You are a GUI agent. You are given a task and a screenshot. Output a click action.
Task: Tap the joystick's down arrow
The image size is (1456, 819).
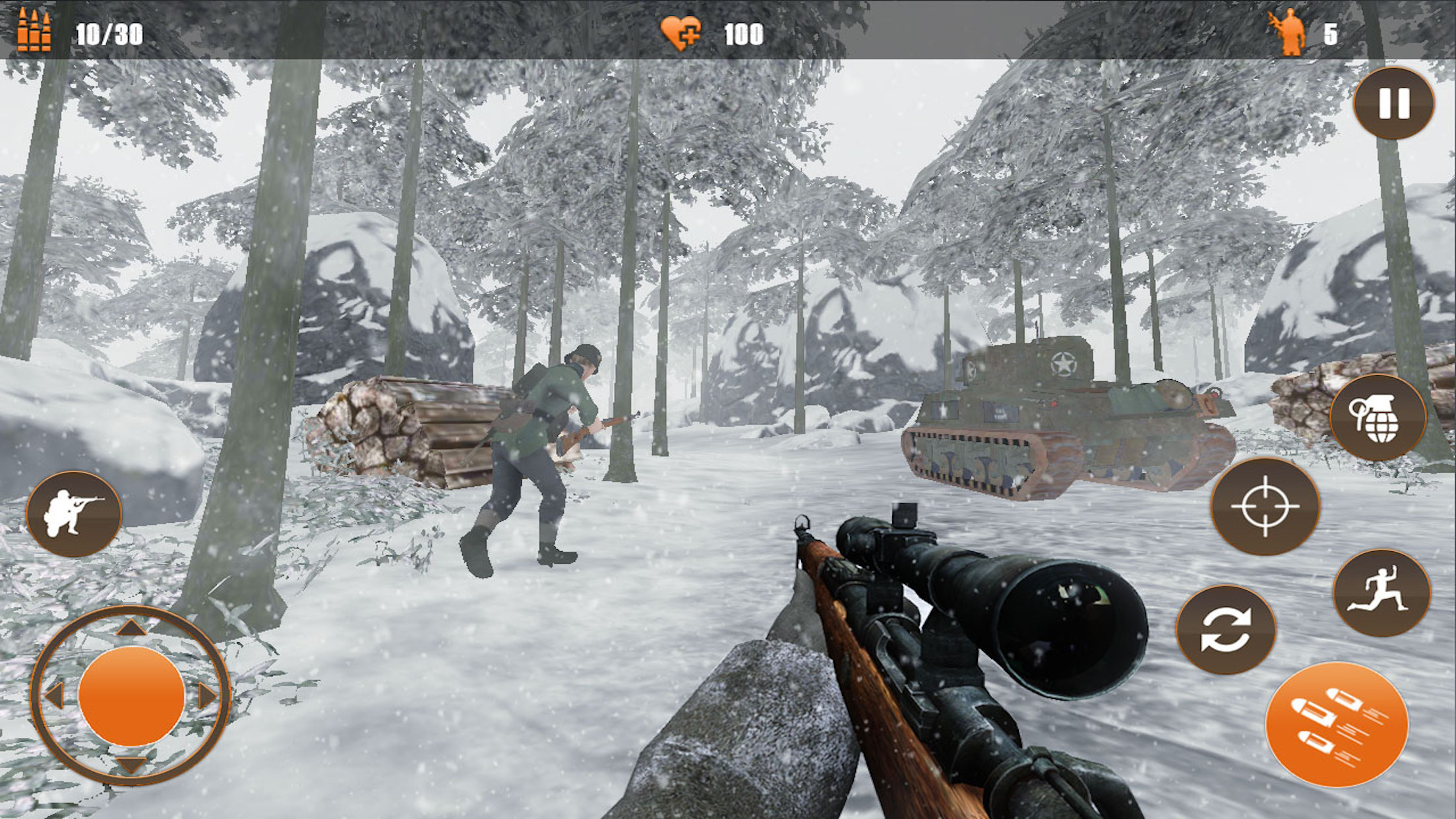click(x=131, y=765)
